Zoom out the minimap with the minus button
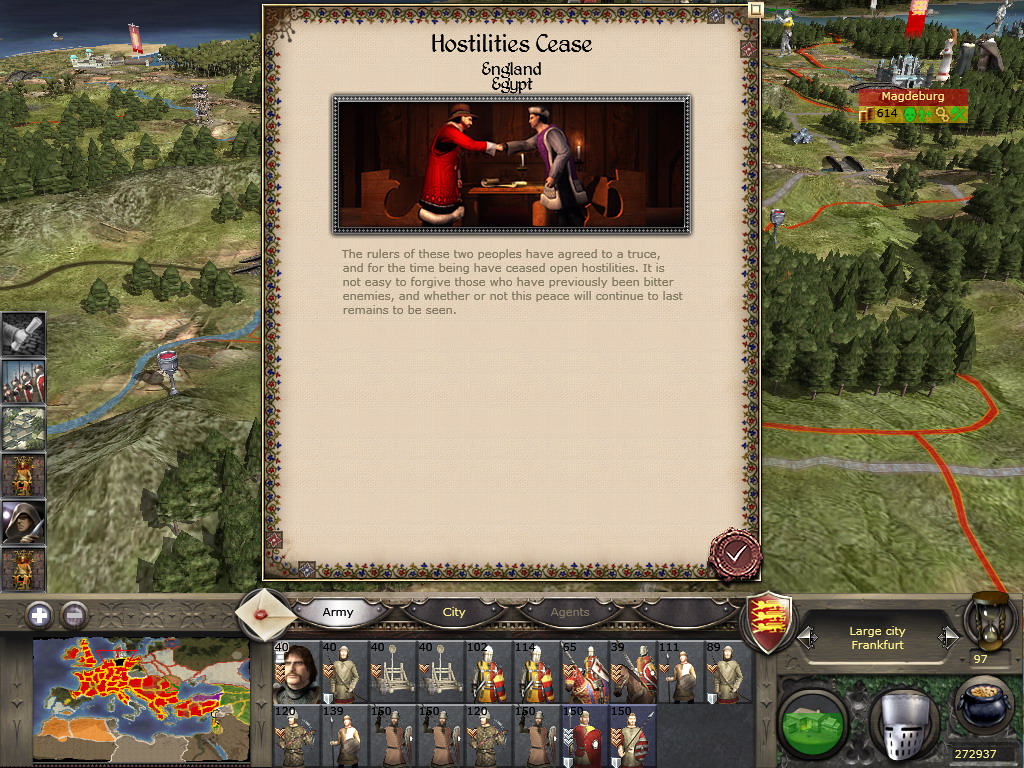The height and width of the screenshot is (768, 1024). [74, 615]
